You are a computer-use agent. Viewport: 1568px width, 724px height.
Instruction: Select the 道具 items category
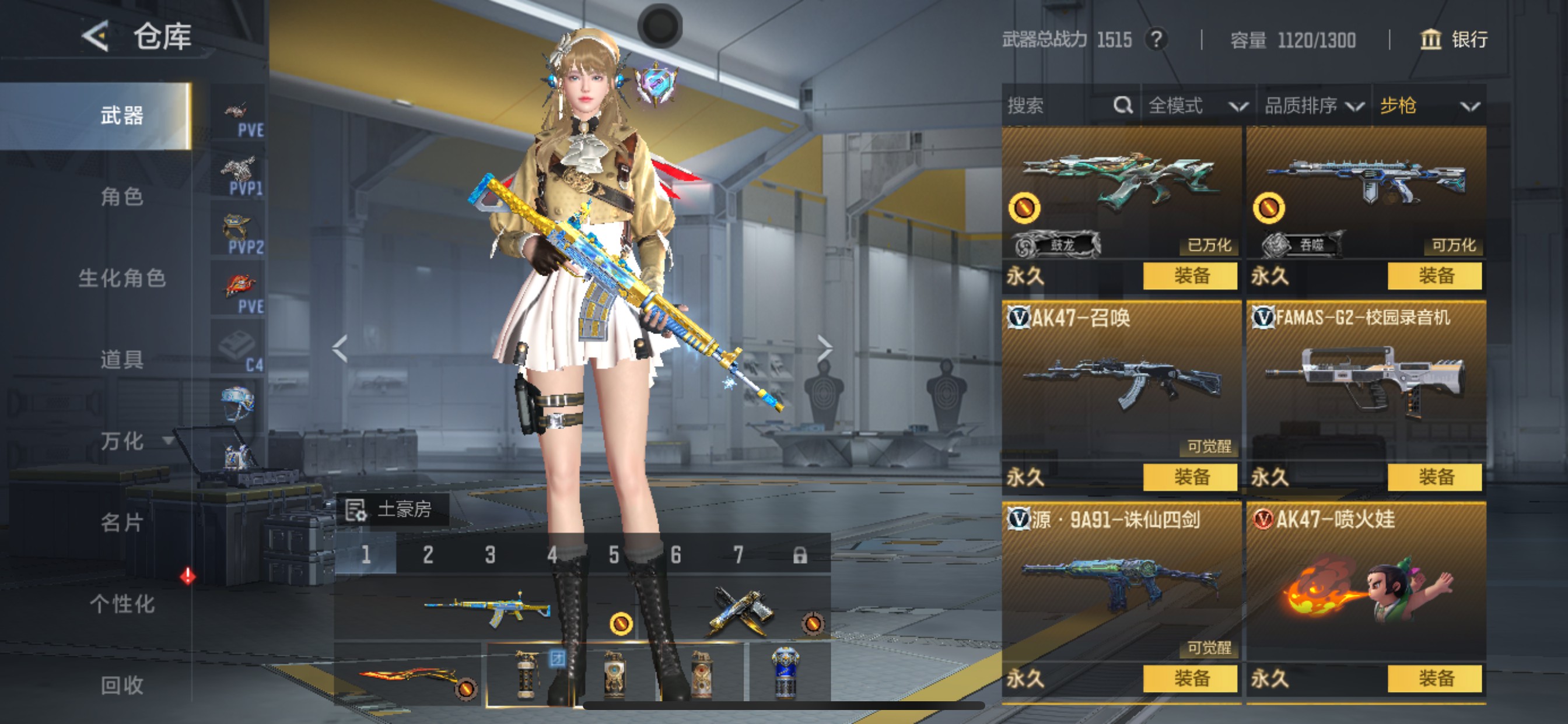pos(122,360)
